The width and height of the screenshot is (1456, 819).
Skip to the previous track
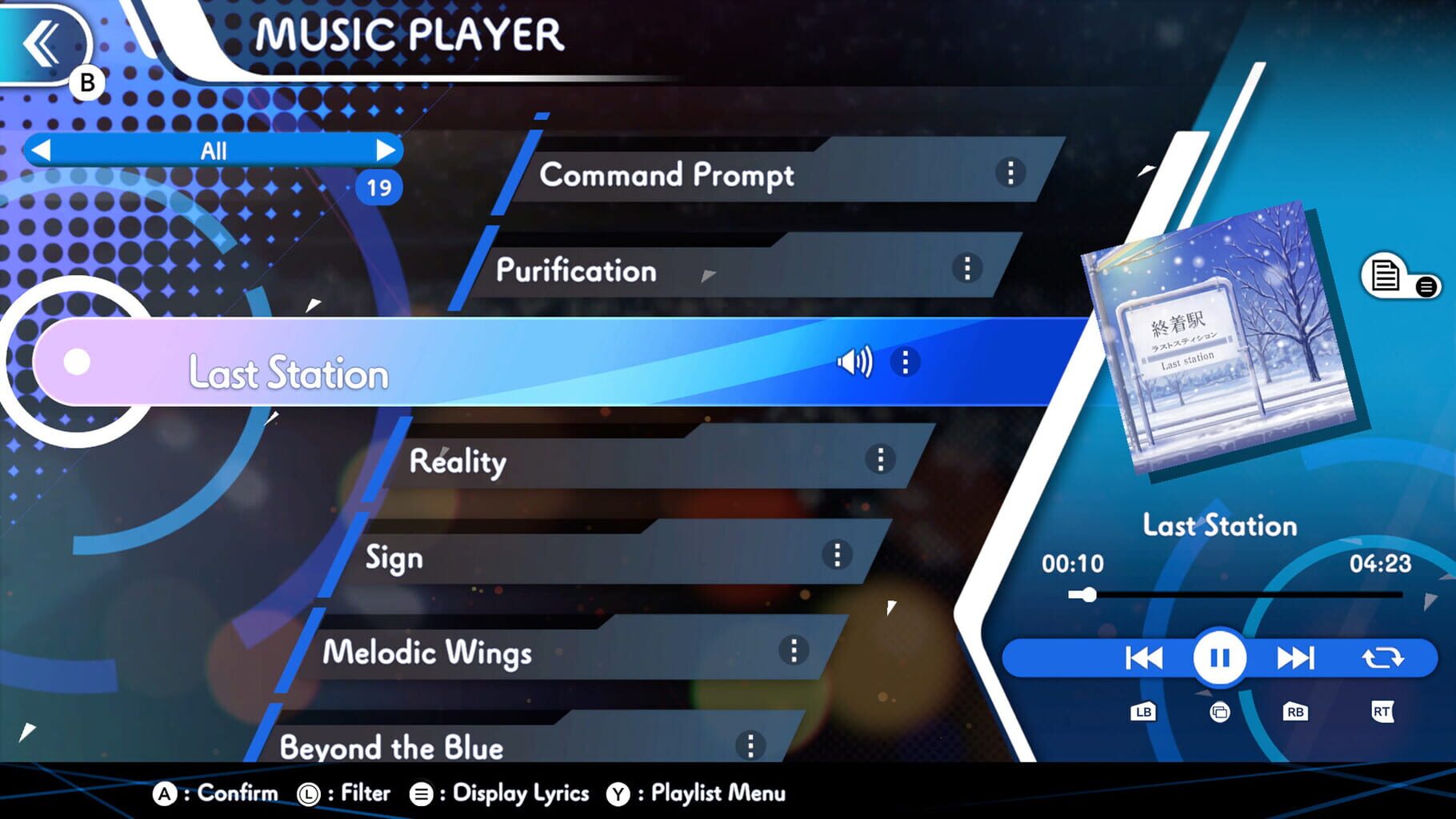(1142, 657)
